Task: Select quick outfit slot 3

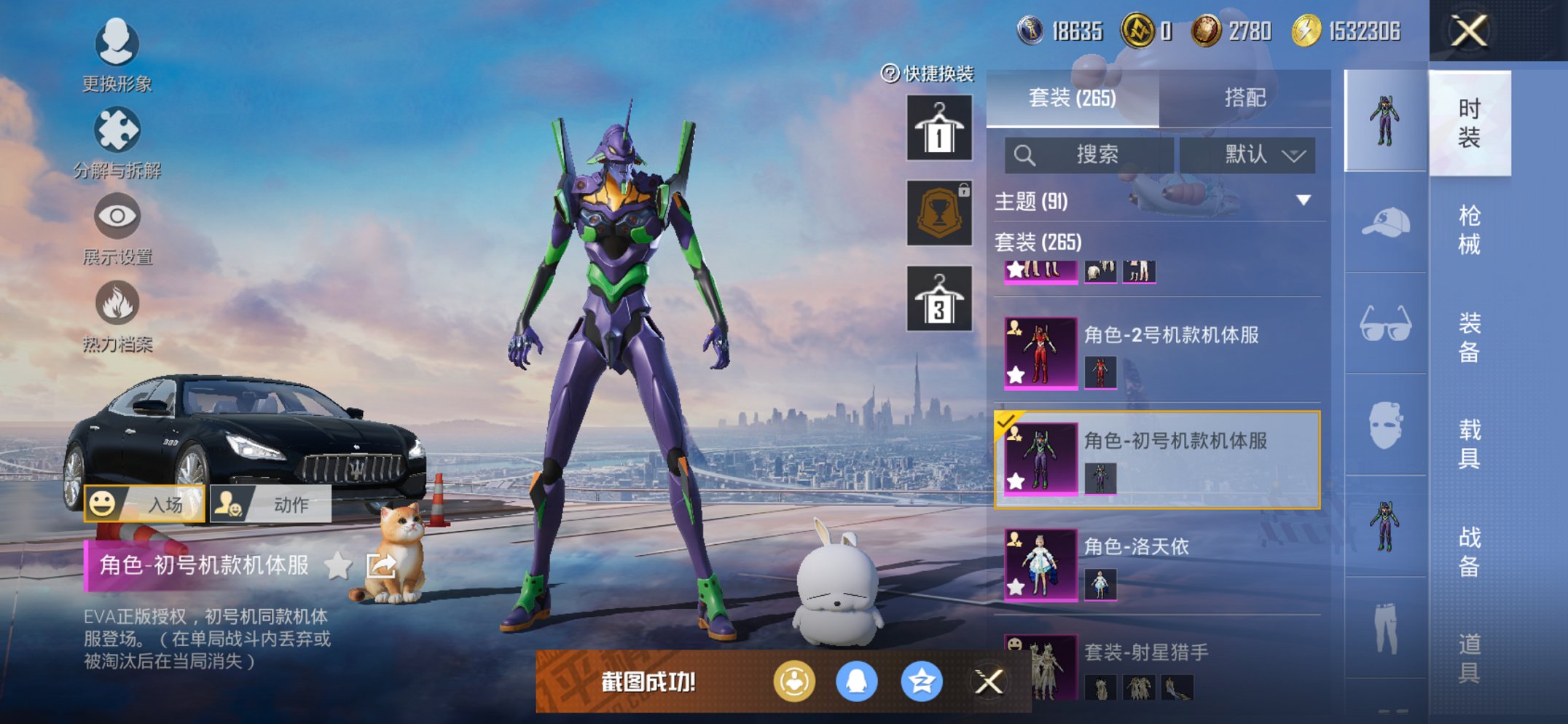Action: [938, 299]
